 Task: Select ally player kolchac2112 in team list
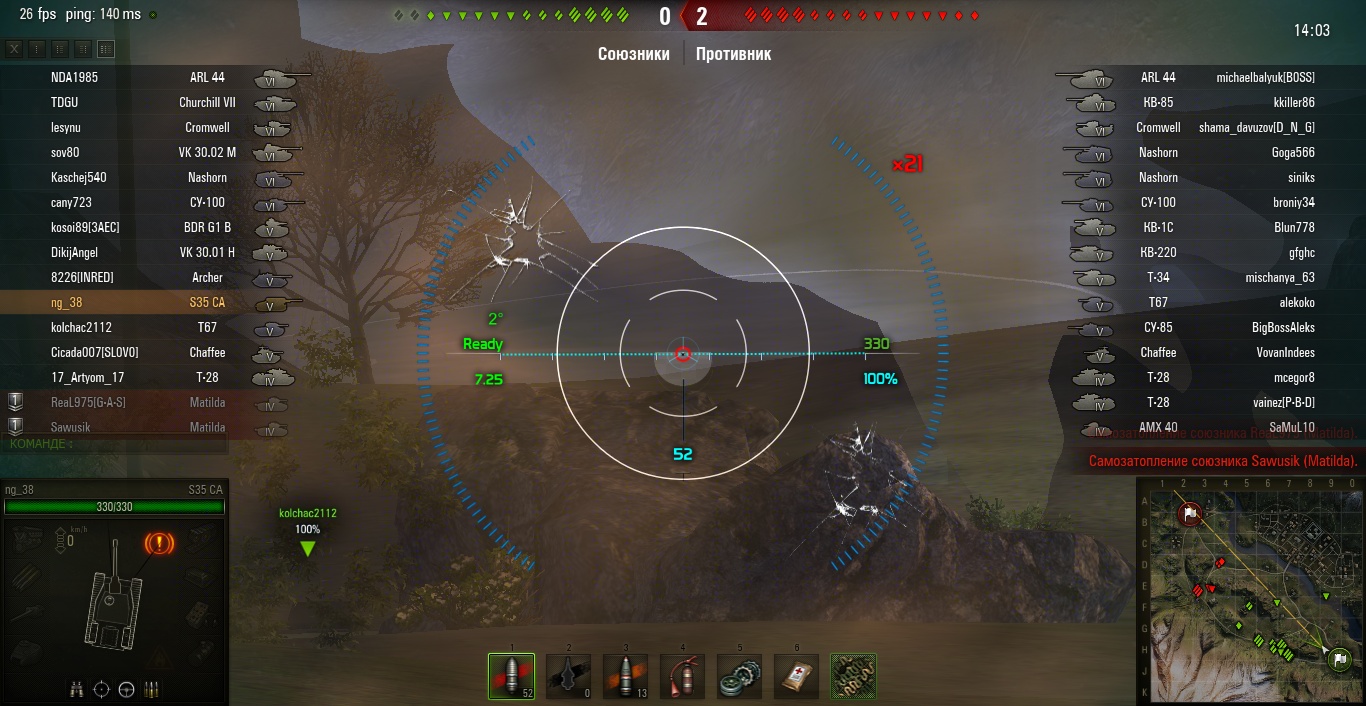[x=82, y=327]
